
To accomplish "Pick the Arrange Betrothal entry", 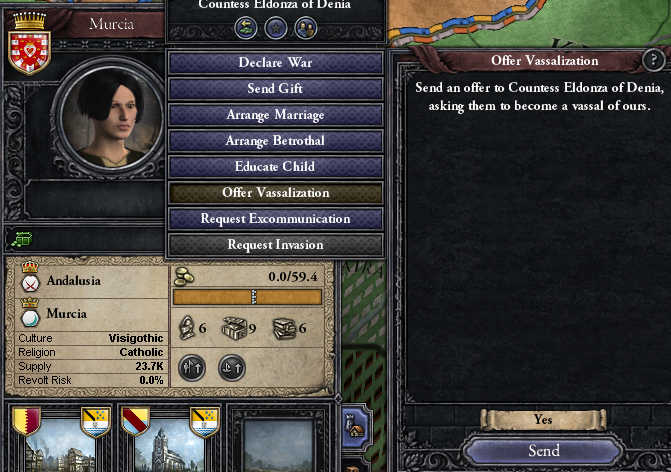I will 275,141.
